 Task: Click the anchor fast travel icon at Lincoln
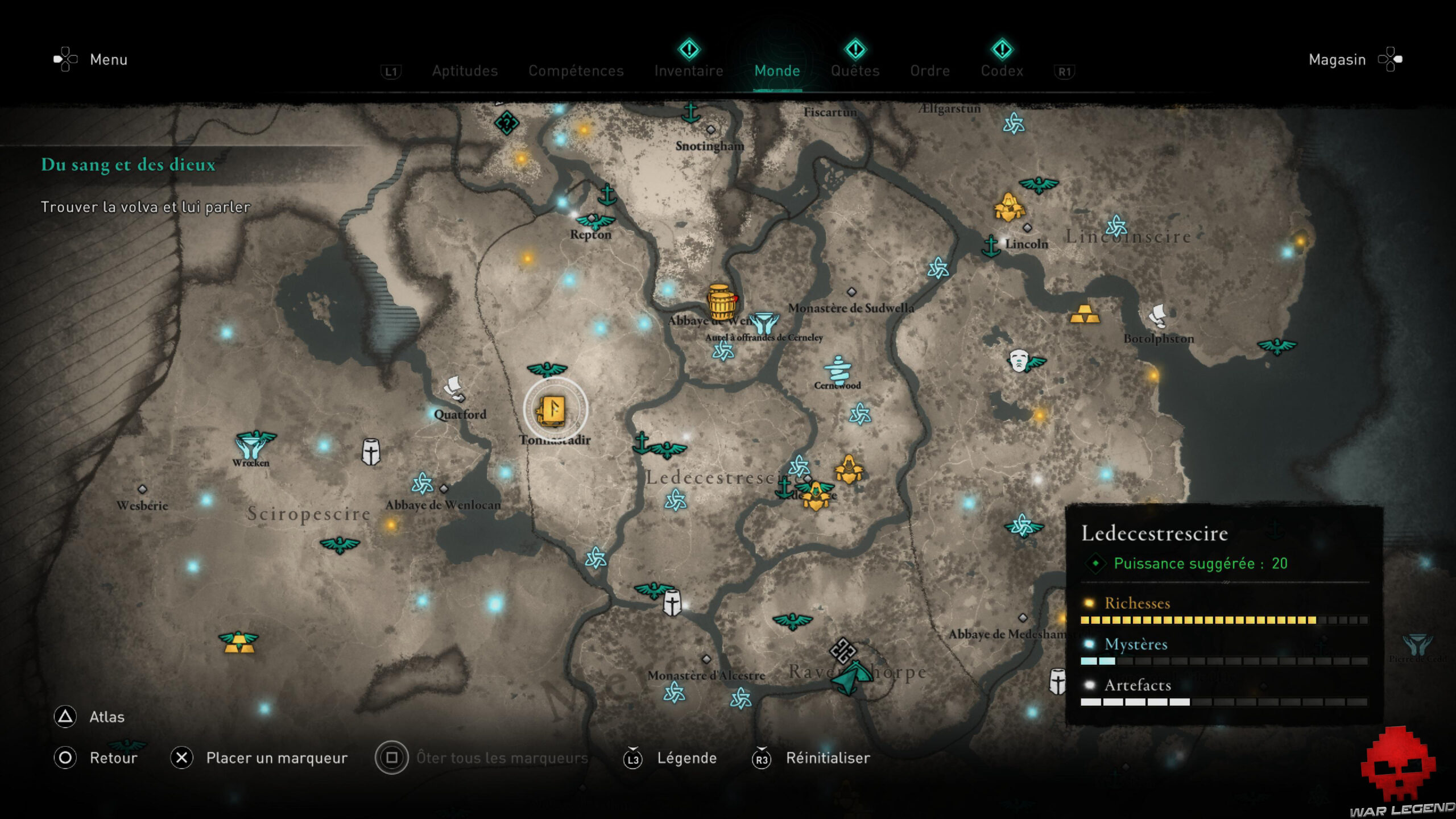pyautogui.click(x=992, y=248)
